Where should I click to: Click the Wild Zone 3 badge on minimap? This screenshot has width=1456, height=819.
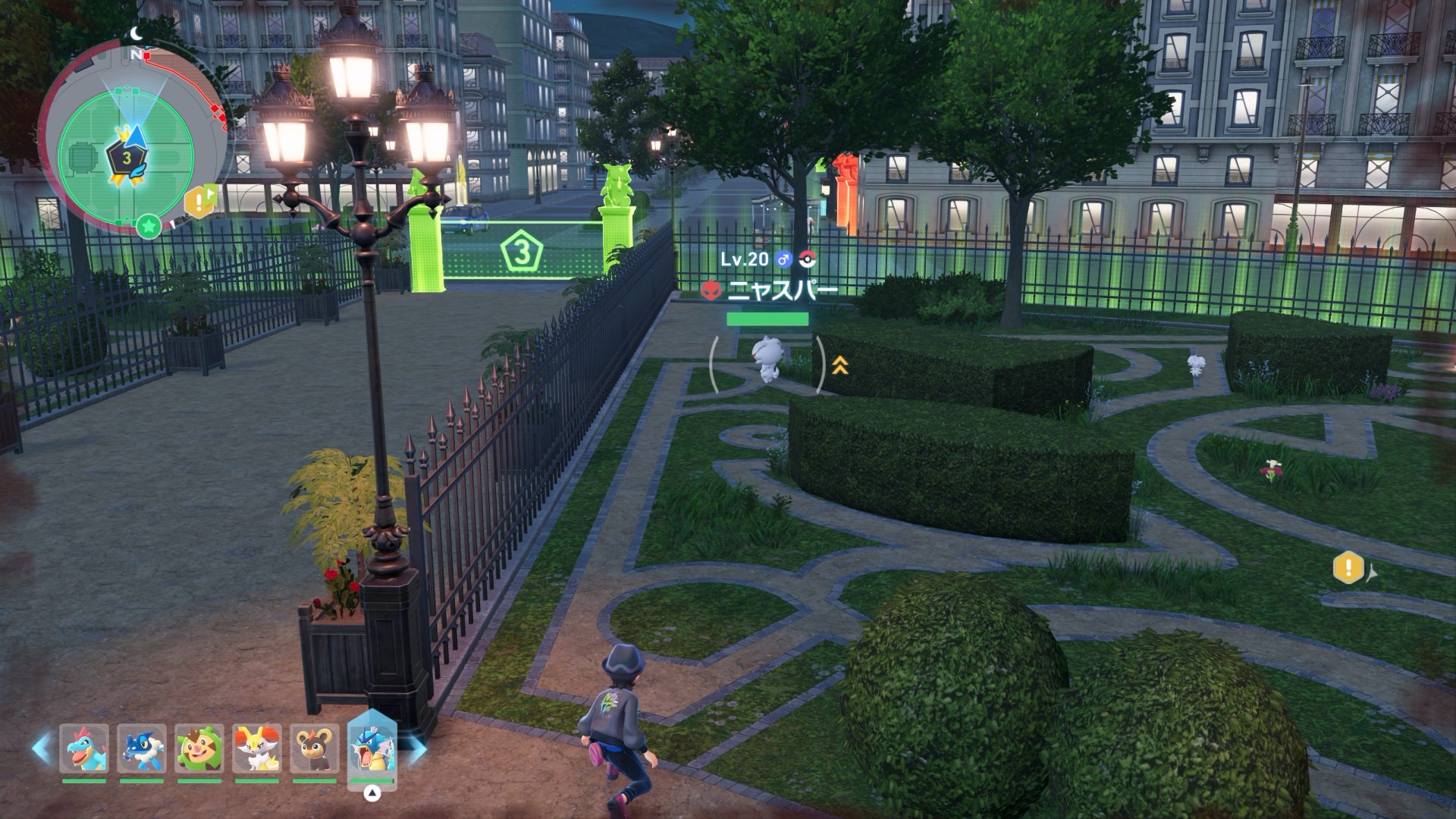coord(127,158)
